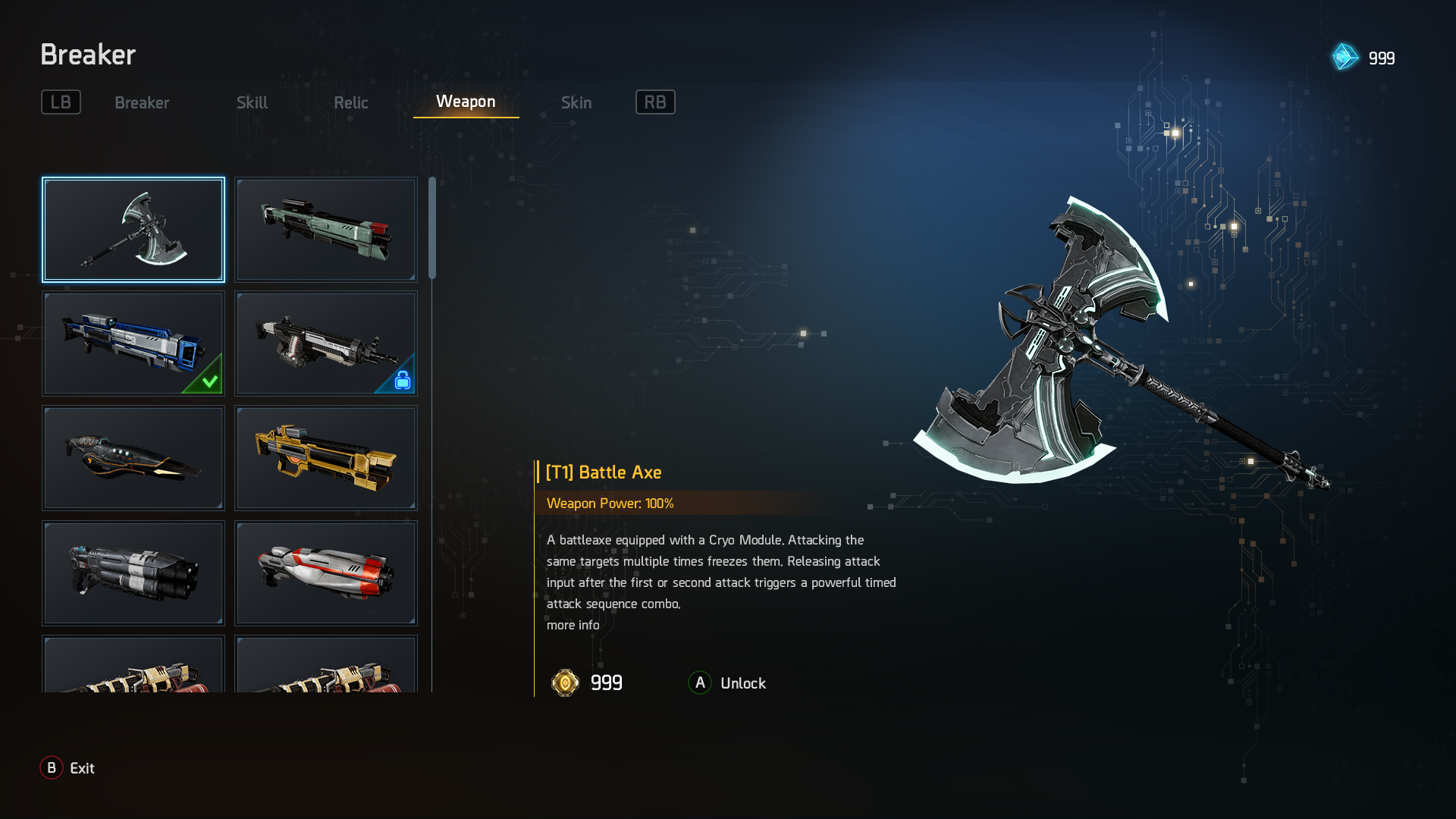Image resolution: width=1456 pixels, height=819 pixels.
Task: Select the Weapon tab
Action: 466,102
